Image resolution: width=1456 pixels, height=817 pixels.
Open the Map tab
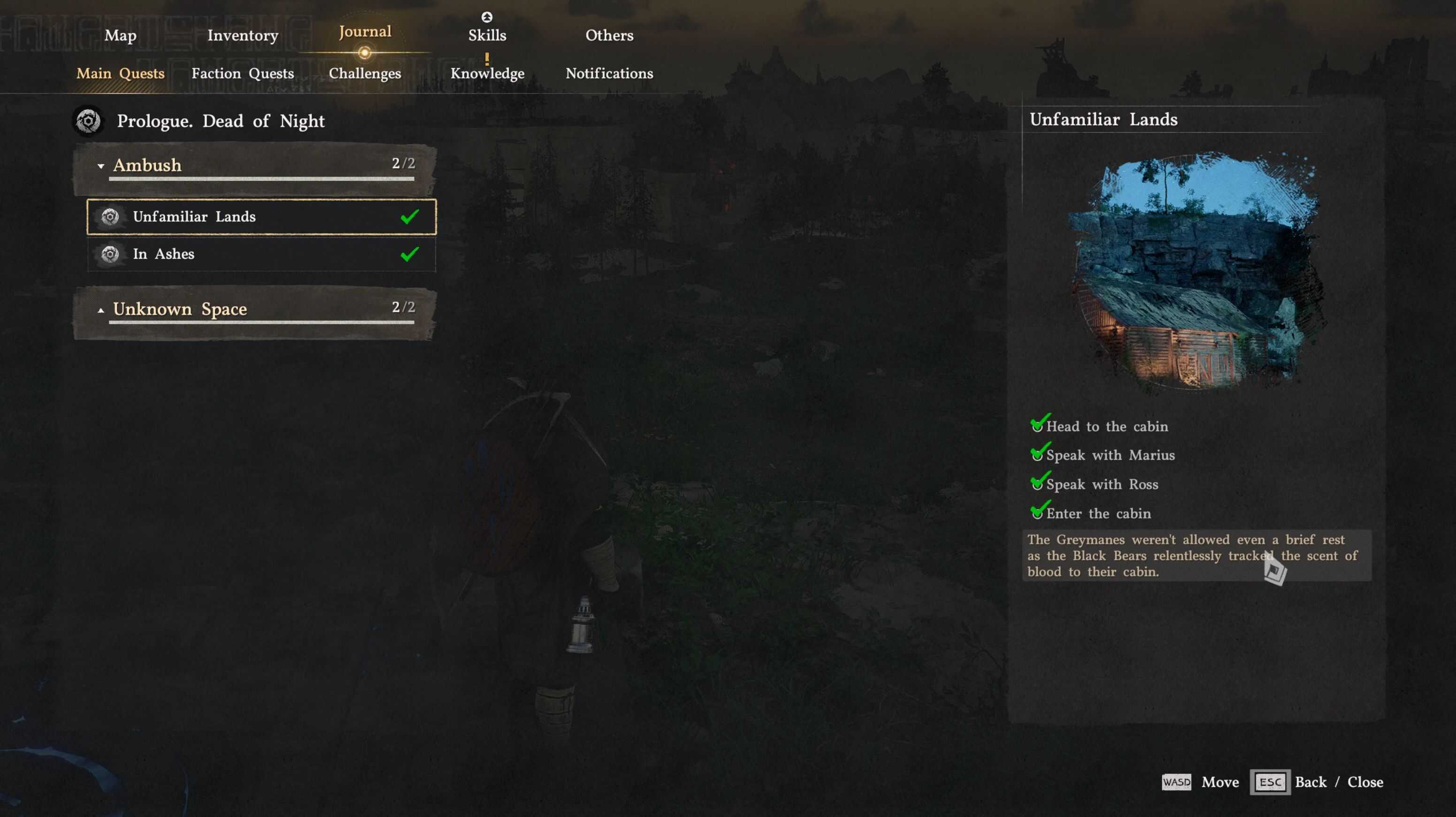point(120,35)
